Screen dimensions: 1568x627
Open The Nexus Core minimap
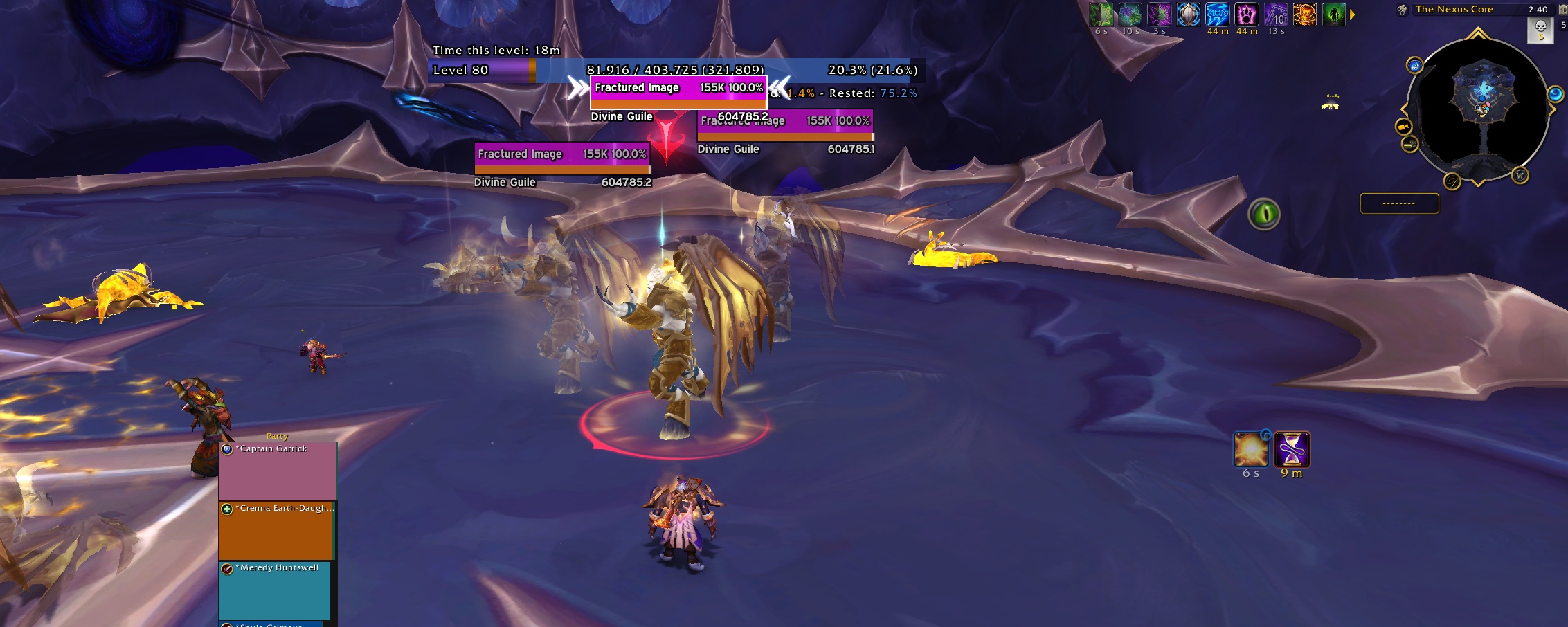click(1479, 109)
